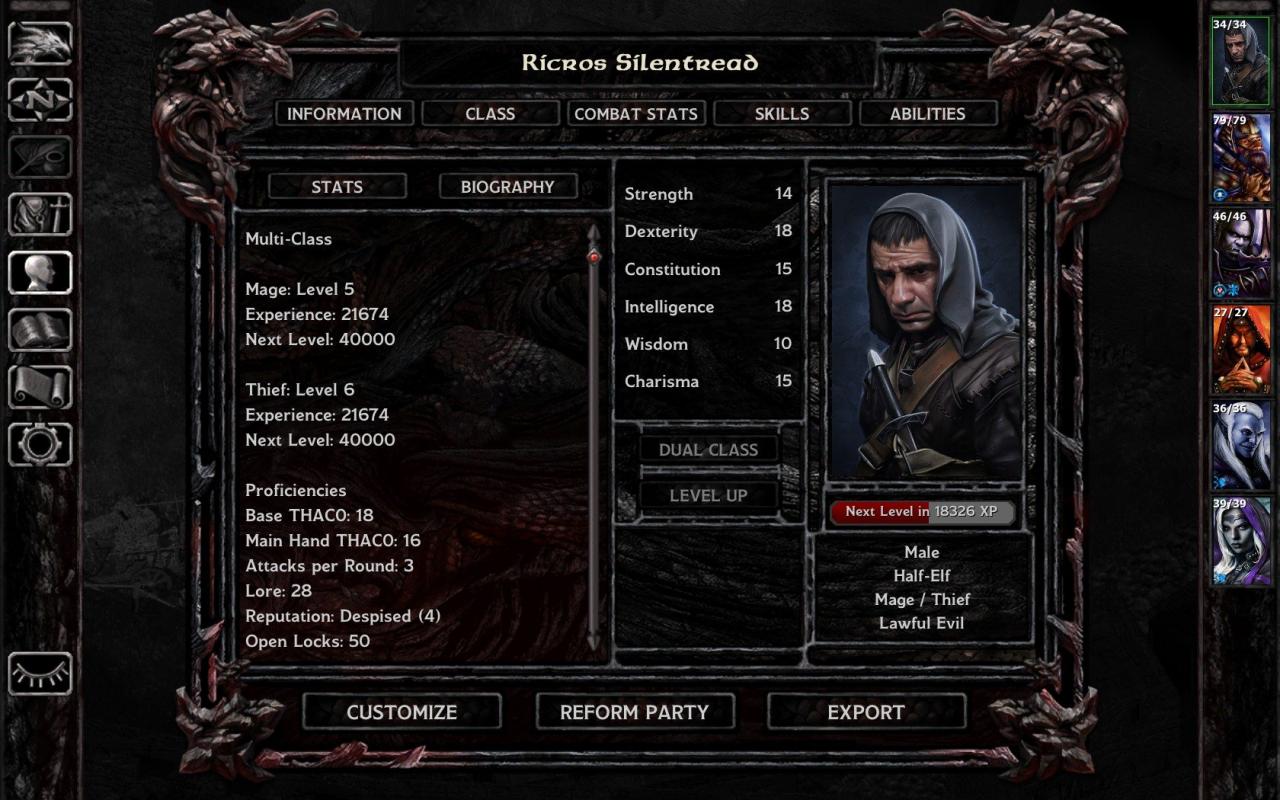Choose Reform Party
The image size is (1280, 800).
tap(635, 712)
